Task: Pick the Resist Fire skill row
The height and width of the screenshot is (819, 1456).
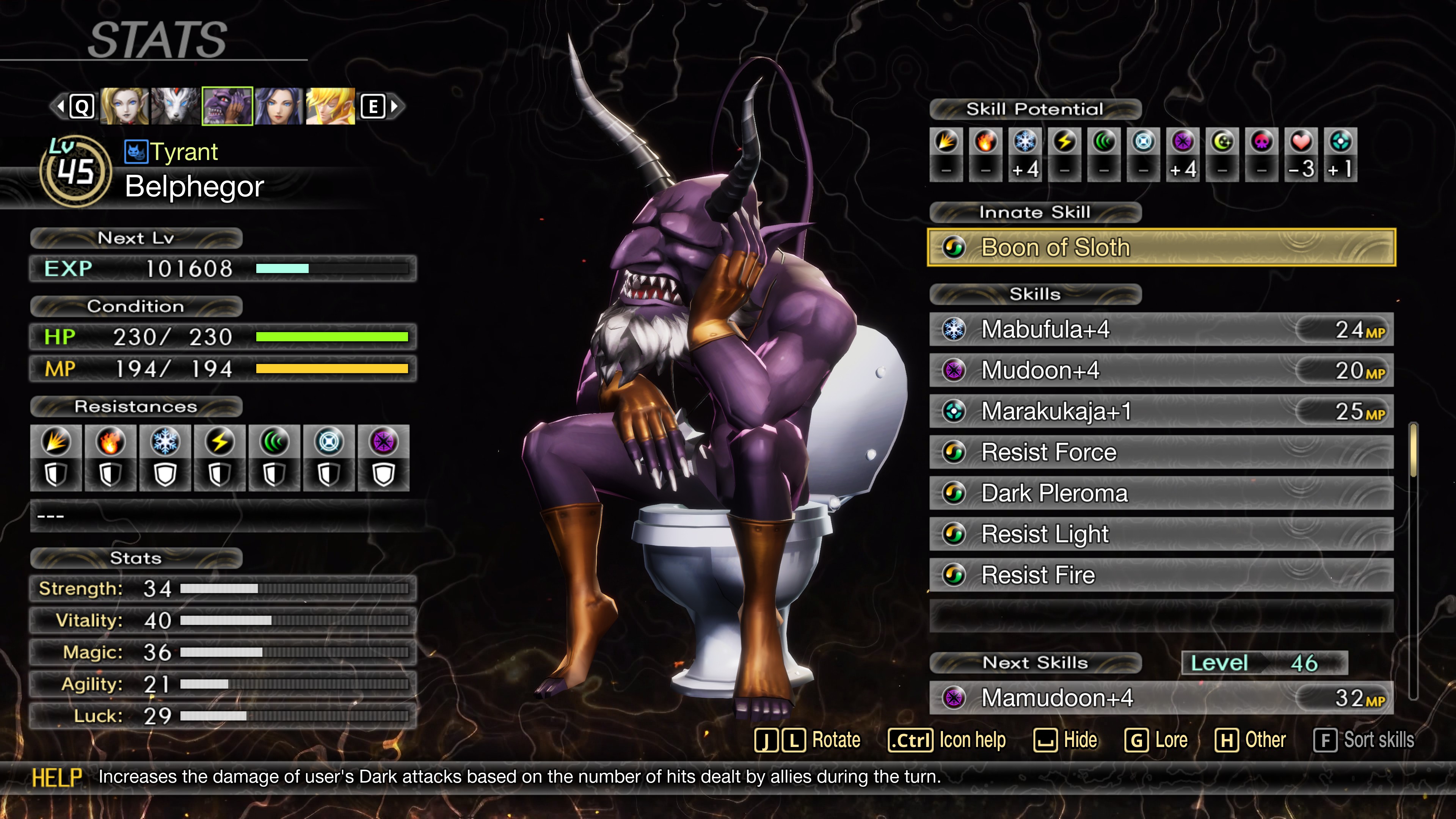Action: 1161,576
